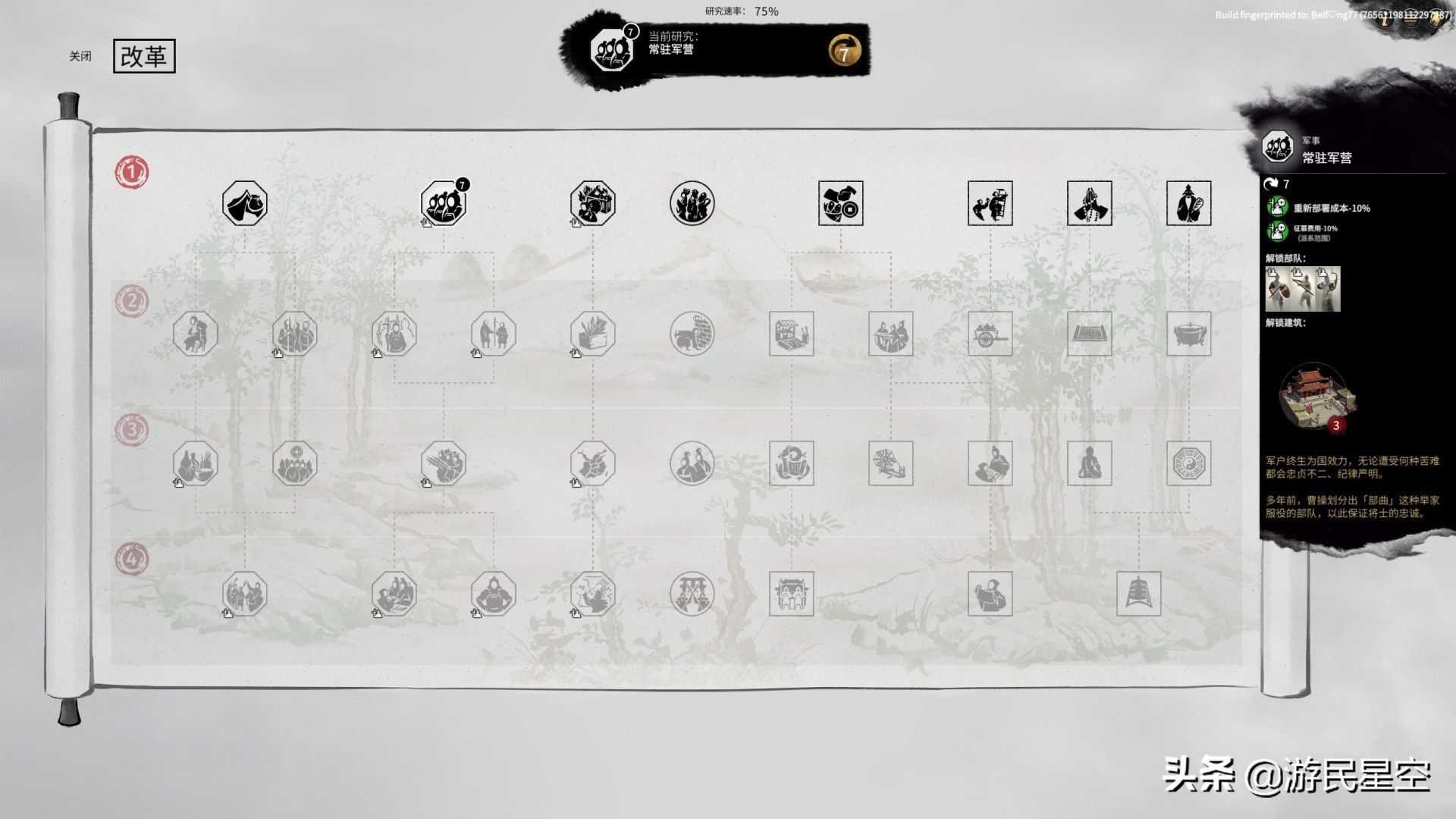Select the burning cart reform node
Screen dimensions: 1456x819
pyautogui.click(x=593, y=203)
